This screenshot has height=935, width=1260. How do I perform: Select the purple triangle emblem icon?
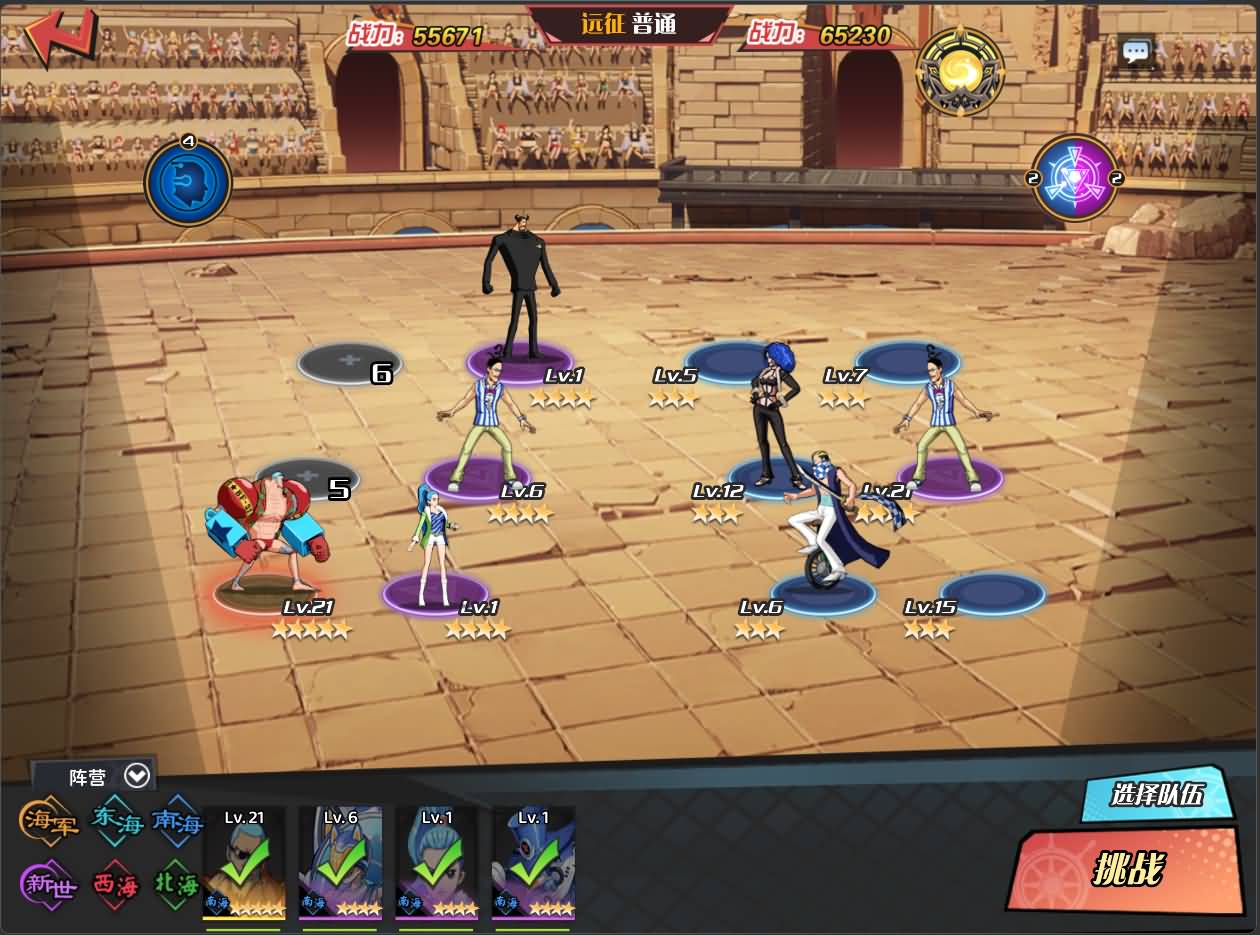tap(1075, 178)
